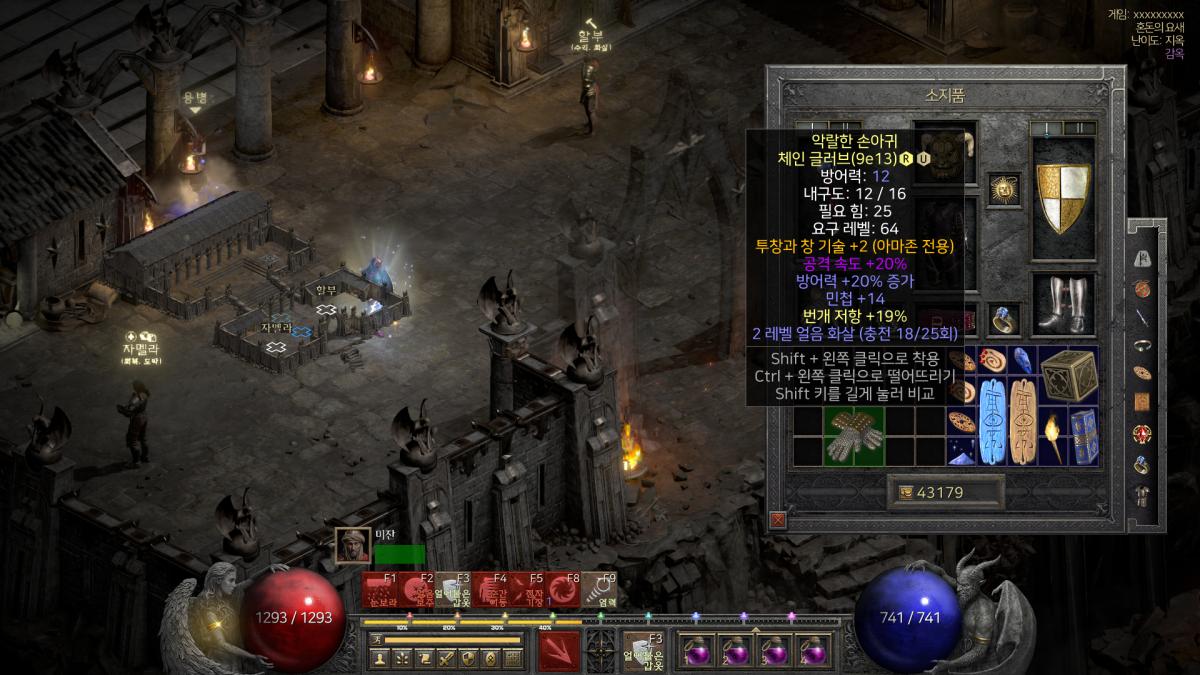The width and height of the screenshot is (1200, 675).
Task: Pick up the Horadric Cube
Action: (x=1068, y=376)
